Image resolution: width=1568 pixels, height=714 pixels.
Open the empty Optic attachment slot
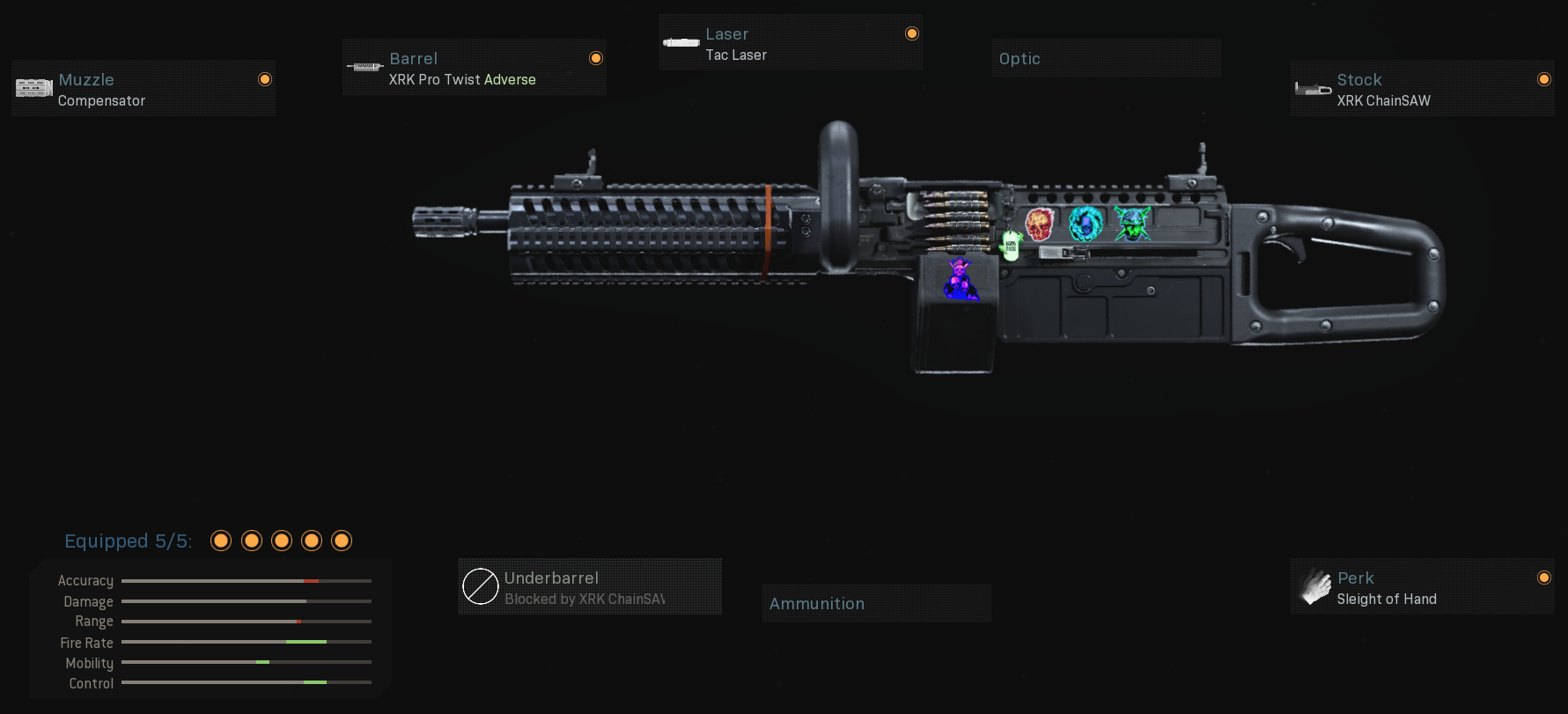(1106, 58)
